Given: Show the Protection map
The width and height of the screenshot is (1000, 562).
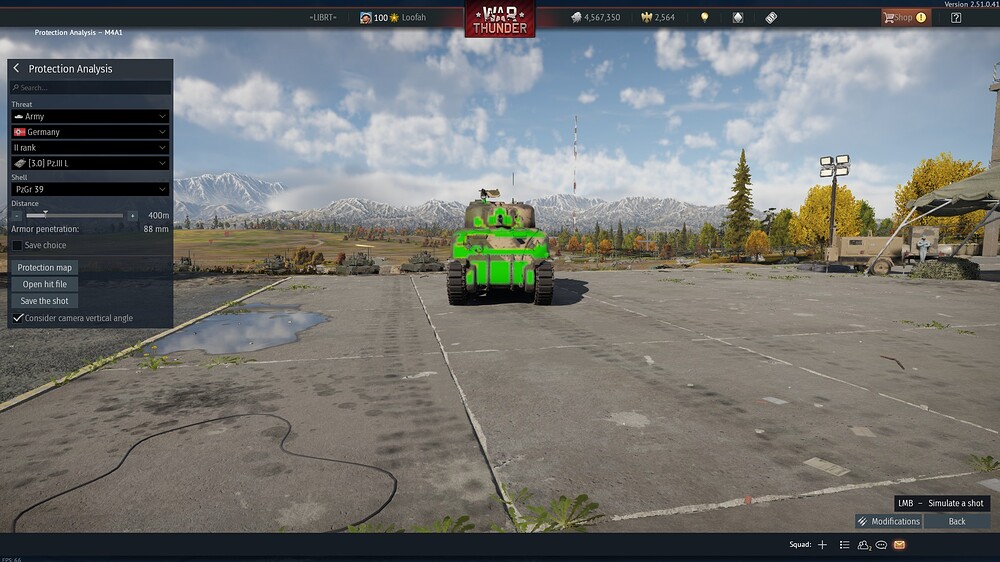Looking at the screenshot, I should [45, 267].
